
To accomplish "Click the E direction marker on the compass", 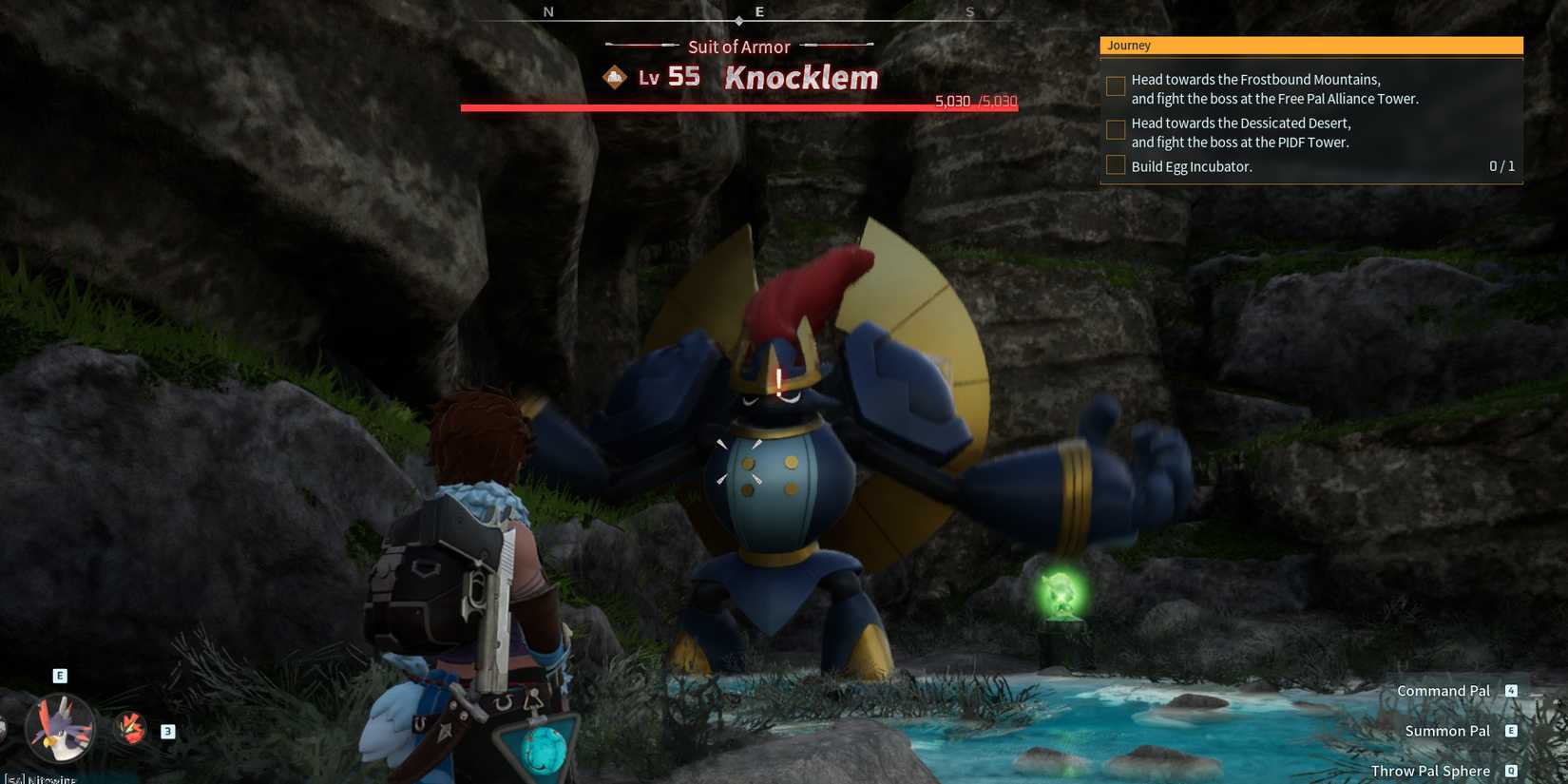I will (759, 11).
